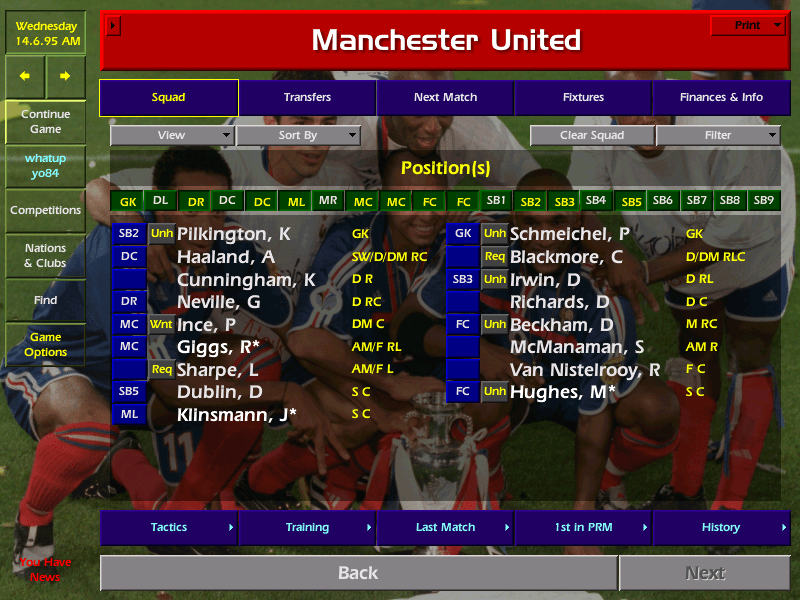Open the View dropdown
800x600 pixels.
172,136
